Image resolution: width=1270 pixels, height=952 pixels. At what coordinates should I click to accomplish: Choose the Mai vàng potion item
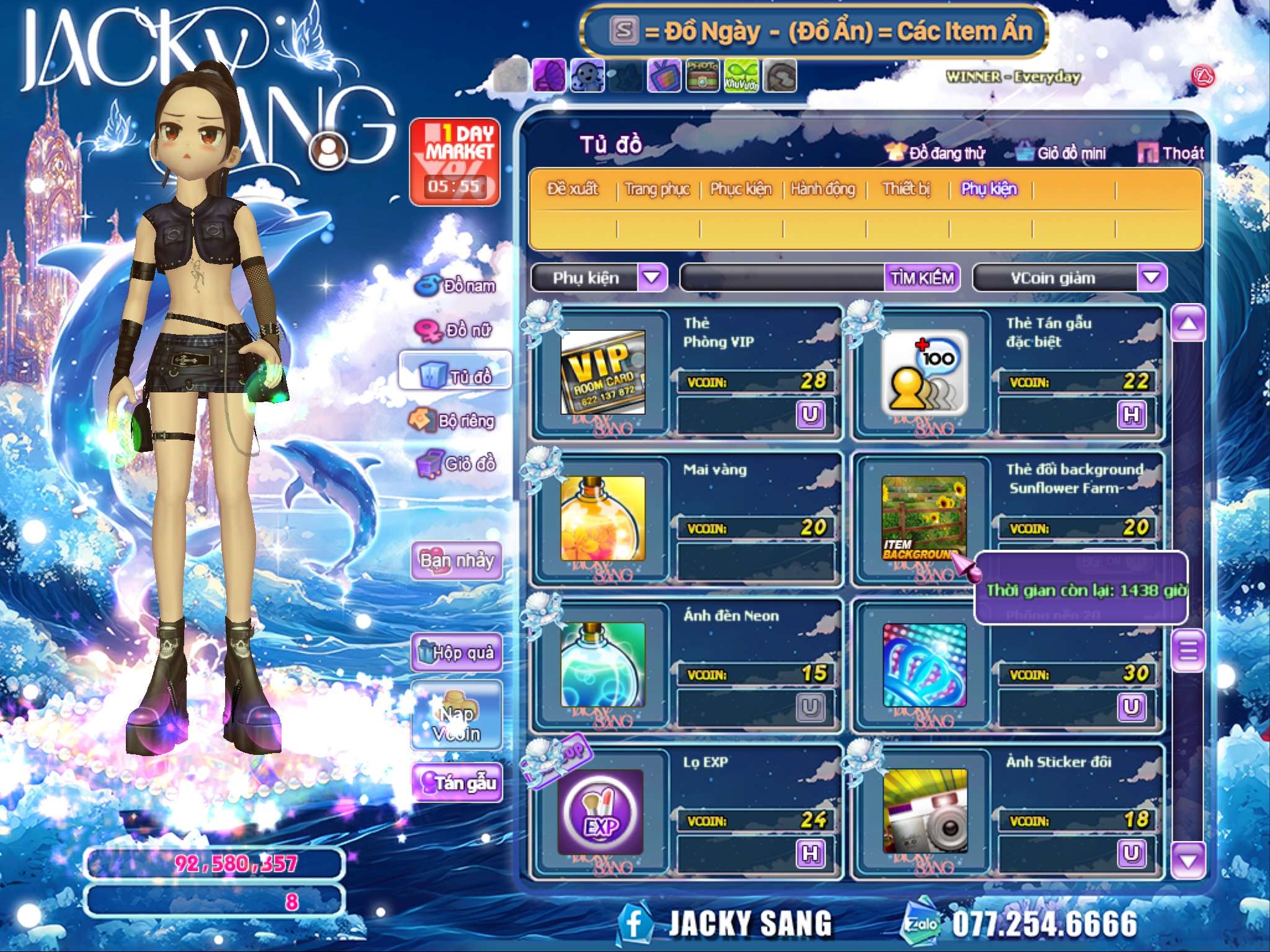coord(603,519)
